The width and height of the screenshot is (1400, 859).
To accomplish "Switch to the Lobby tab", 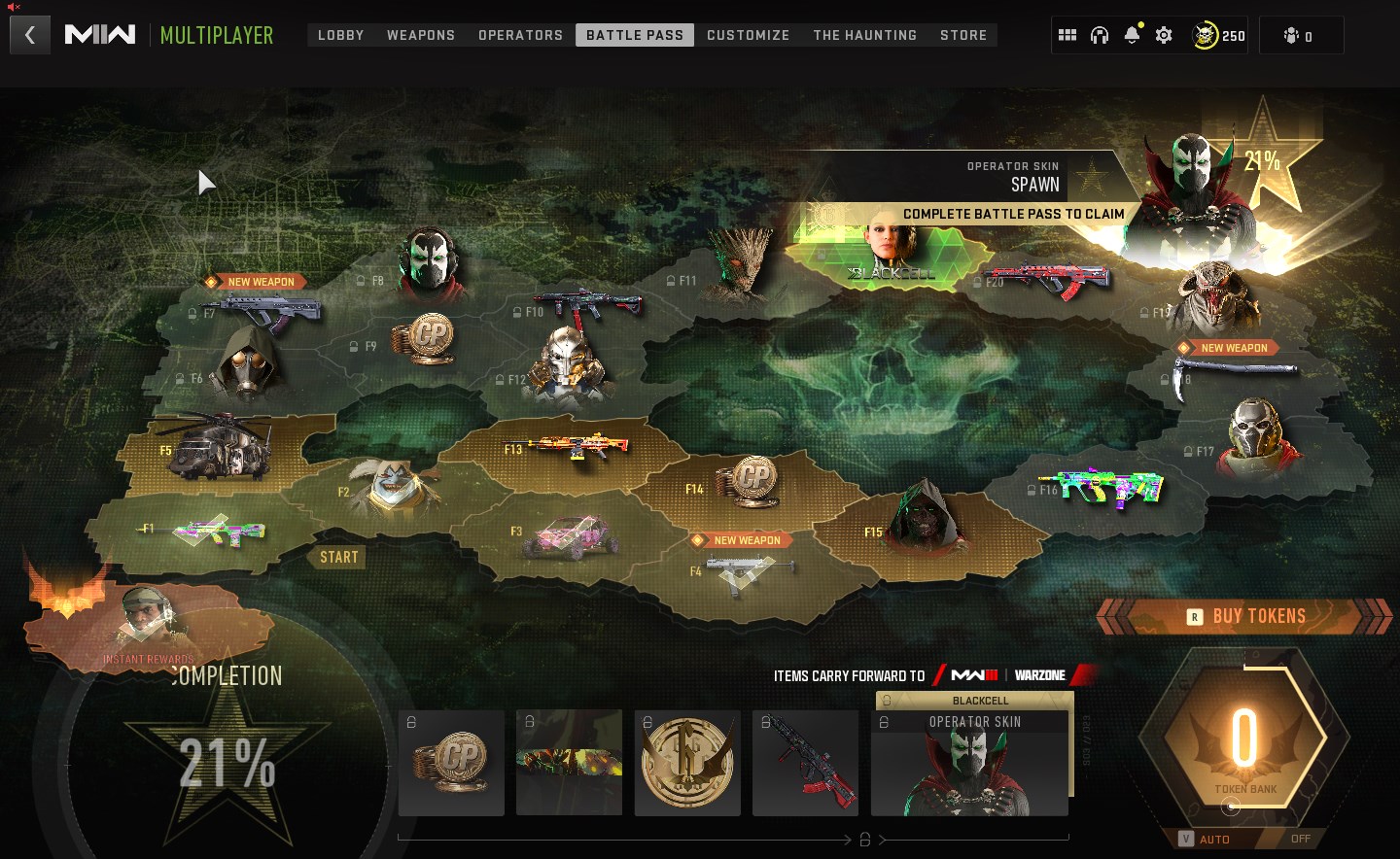I will [341, 35].
